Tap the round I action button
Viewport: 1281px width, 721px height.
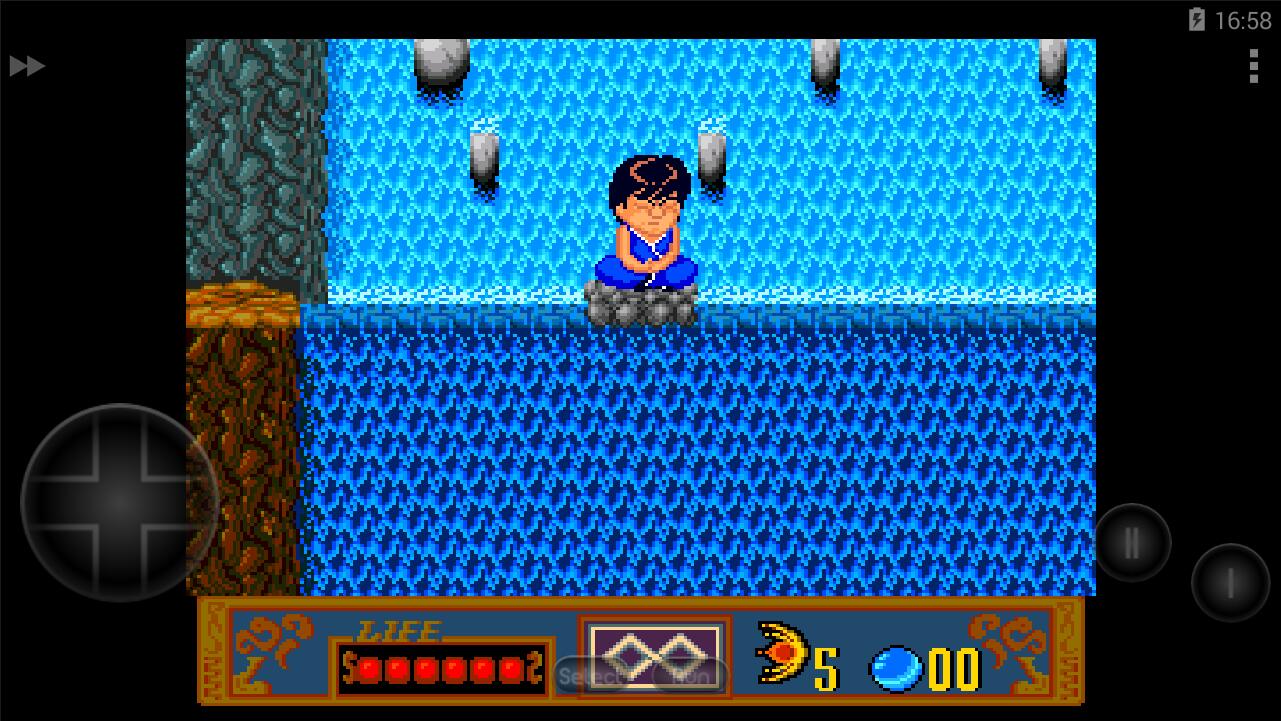click(x=1230, y=583)
